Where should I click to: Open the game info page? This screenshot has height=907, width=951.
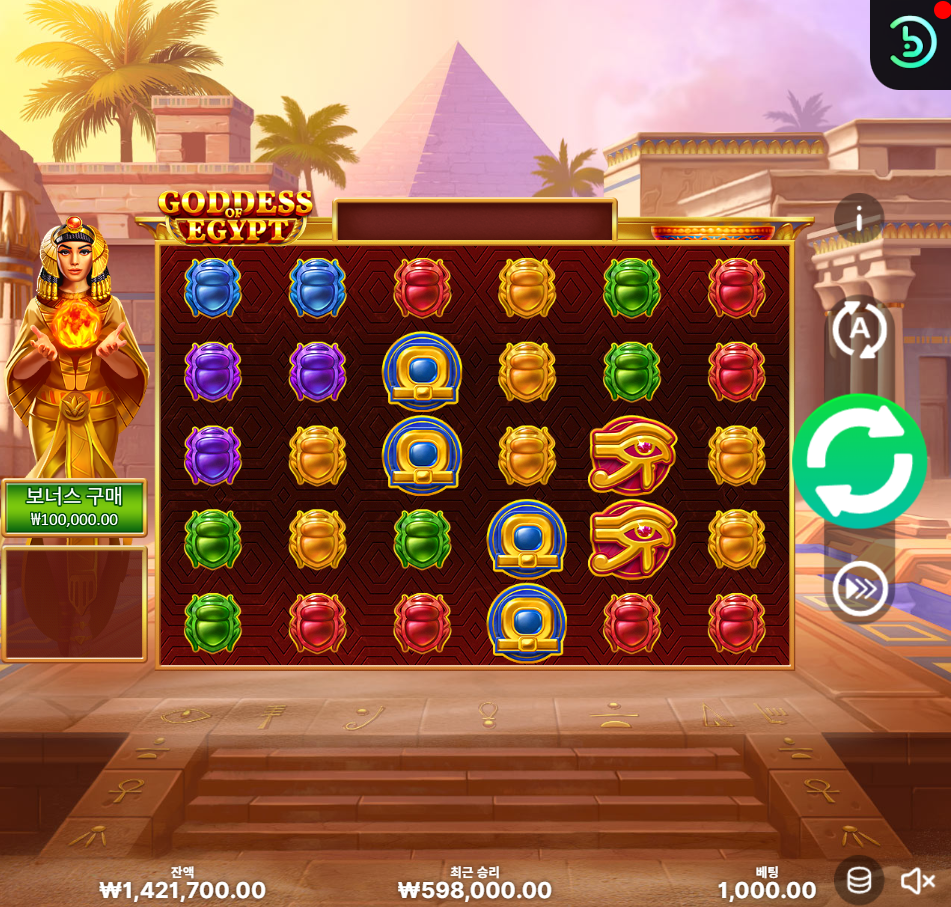click(859, 217)
